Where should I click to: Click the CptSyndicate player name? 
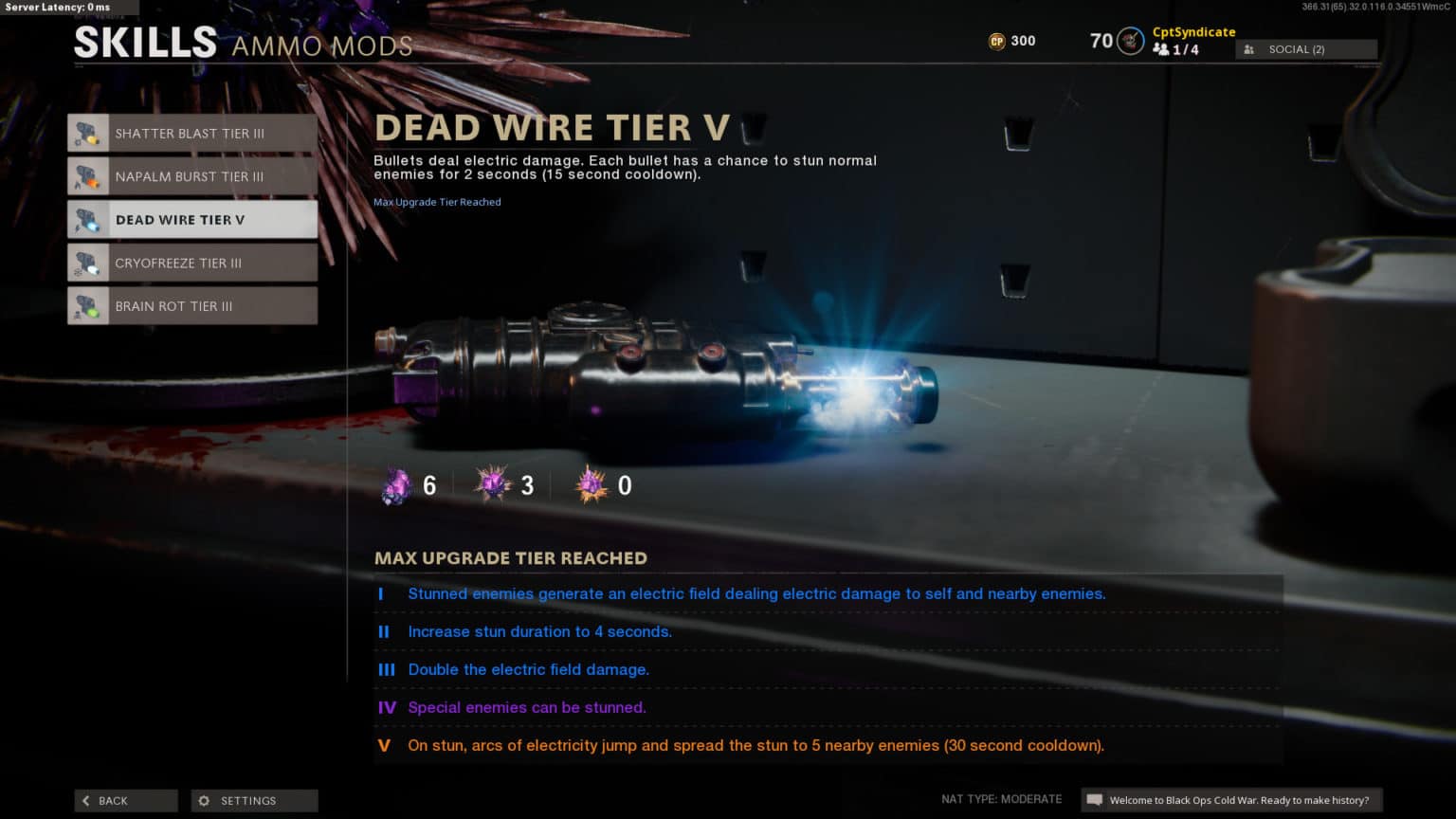1194,31
